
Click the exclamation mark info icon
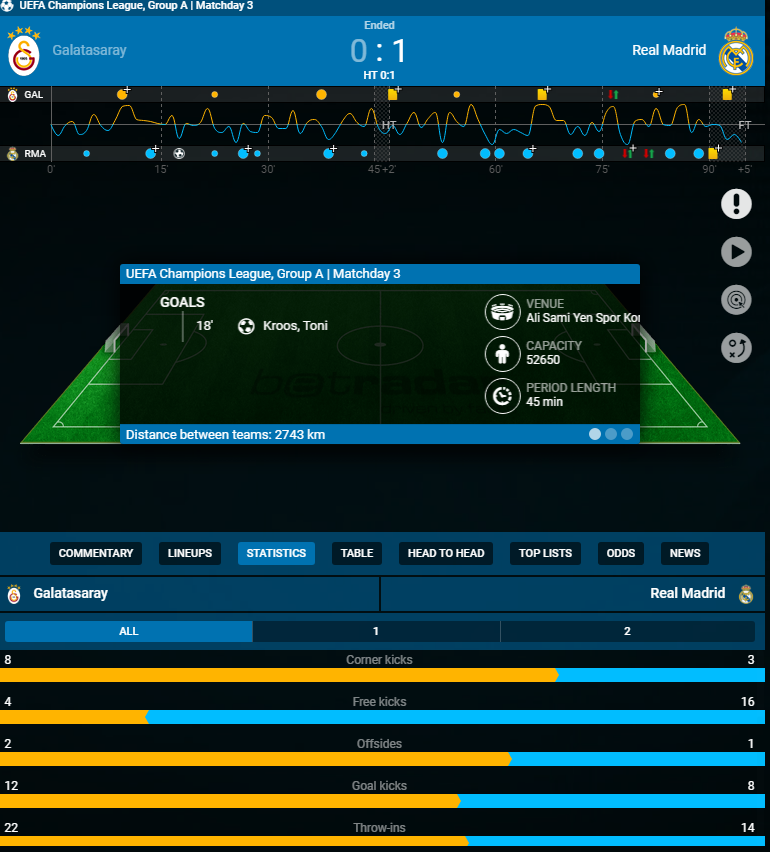tap(736, 204)
